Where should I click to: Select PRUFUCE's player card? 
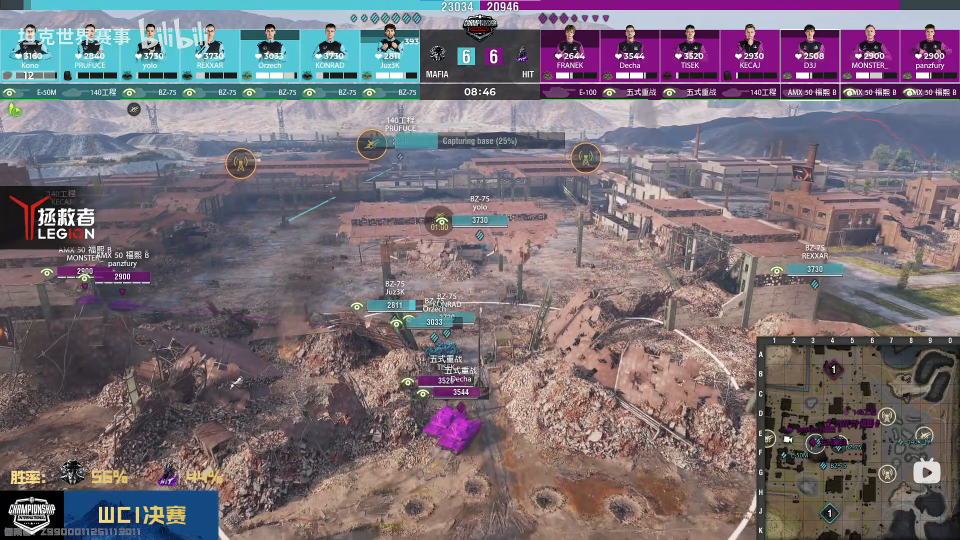(x=90, y=52)
